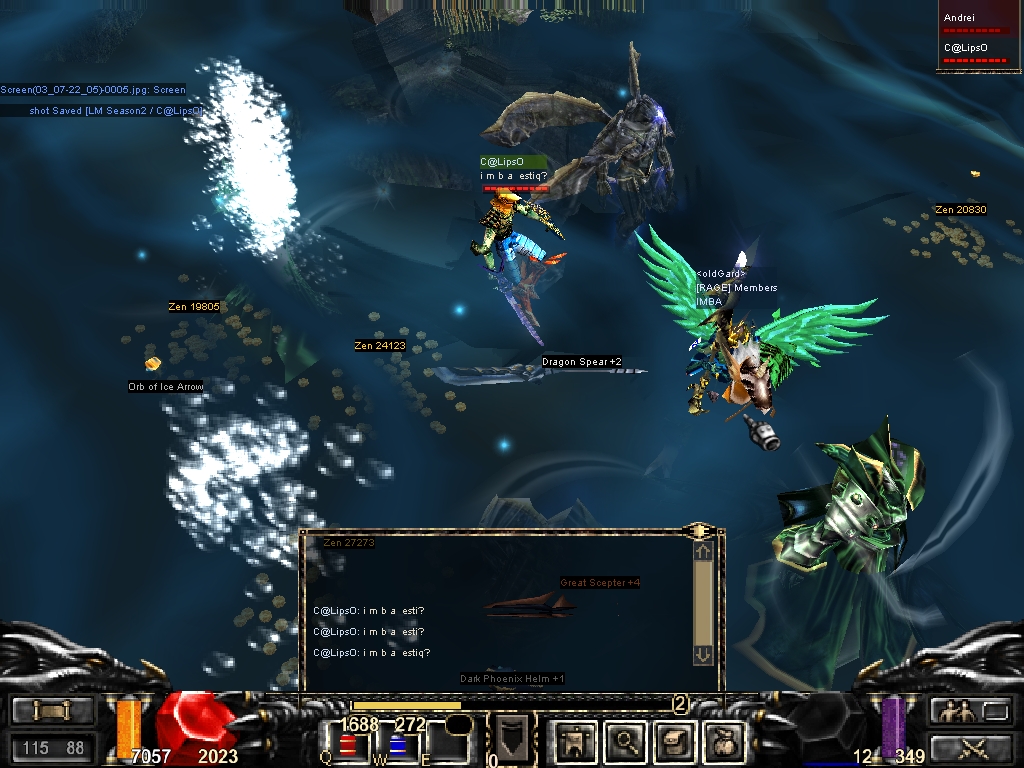Open the character helmet icon button
This screenshot has width=1024, height=768.
click(x=574, y=741)
